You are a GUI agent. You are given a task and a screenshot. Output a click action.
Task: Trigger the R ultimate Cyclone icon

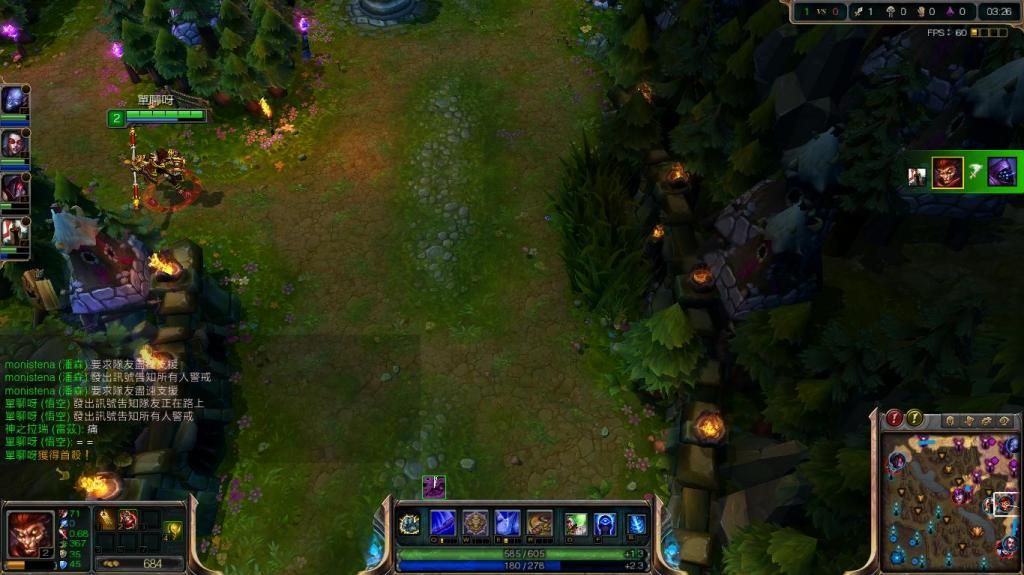click(539, 523)
